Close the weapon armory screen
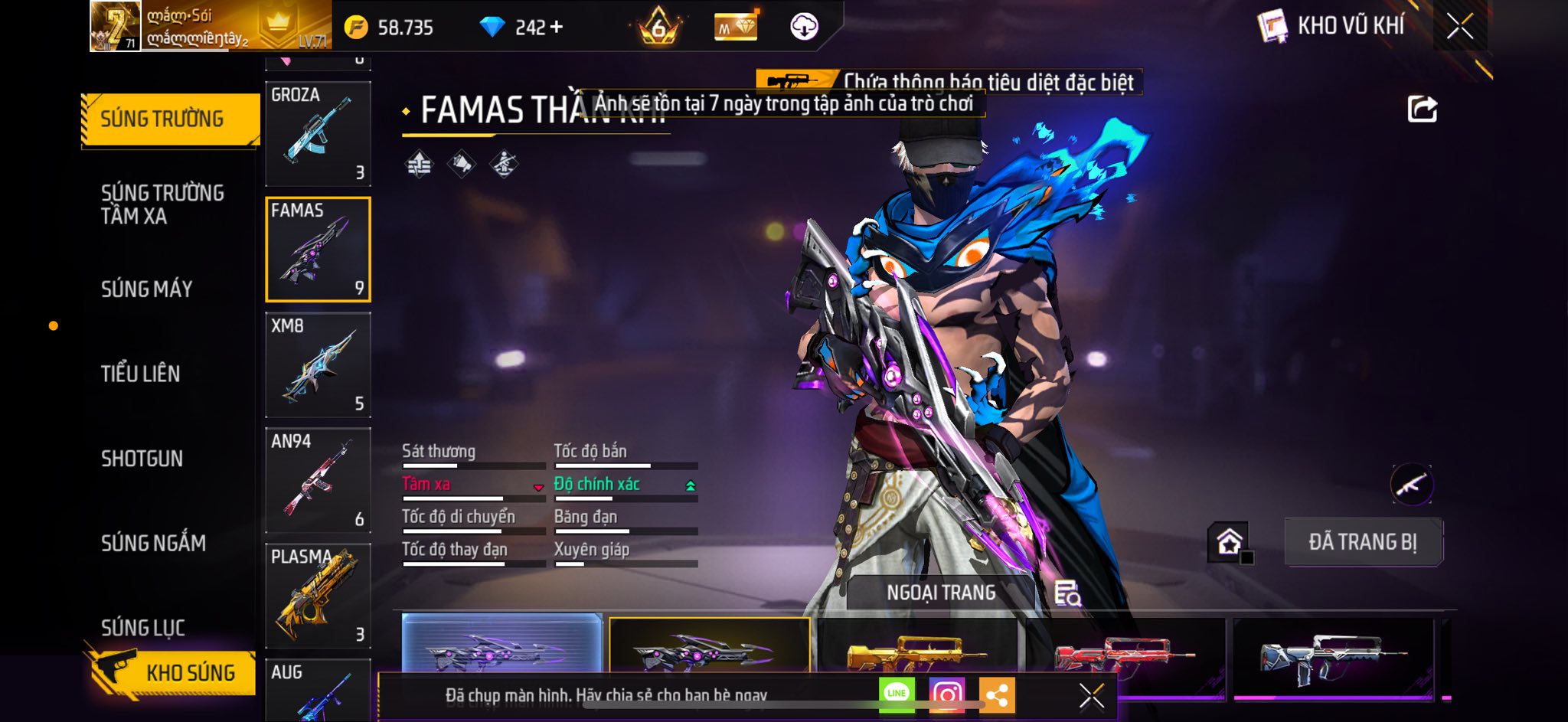This screenshot has height=722, width=1568. [1459, 27]
